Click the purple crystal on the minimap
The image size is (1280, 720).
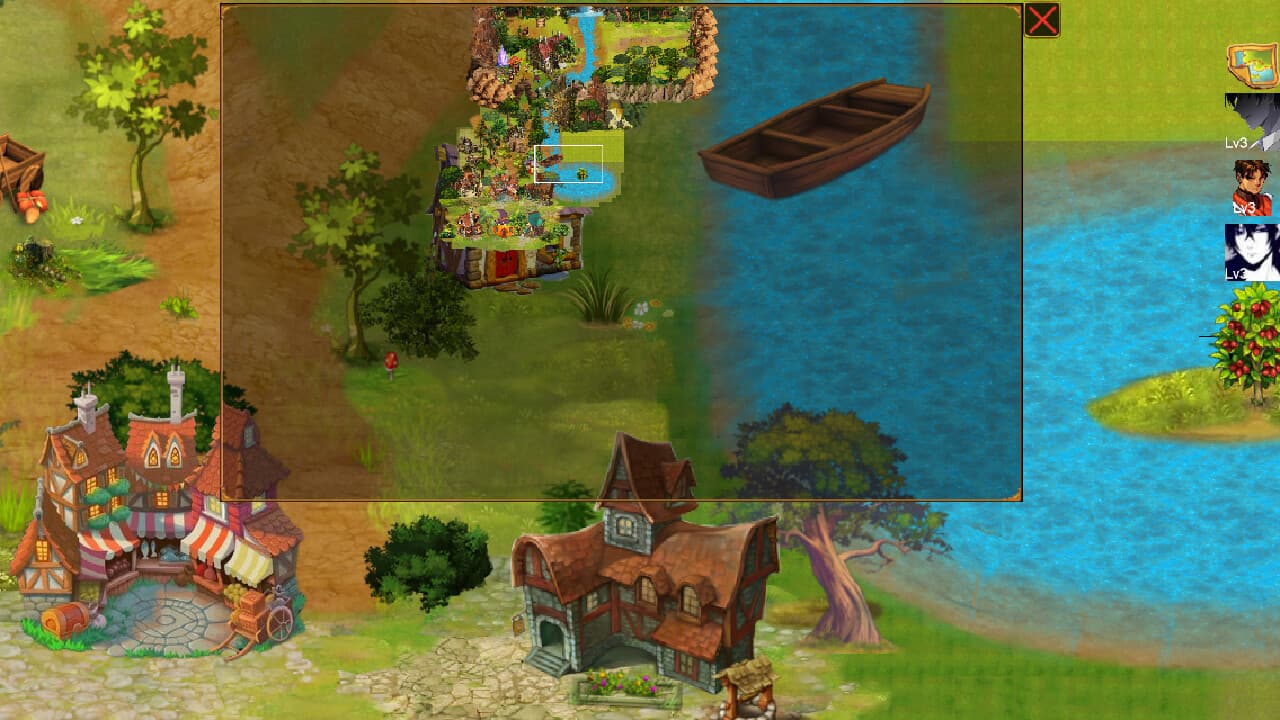pos(501,57)
